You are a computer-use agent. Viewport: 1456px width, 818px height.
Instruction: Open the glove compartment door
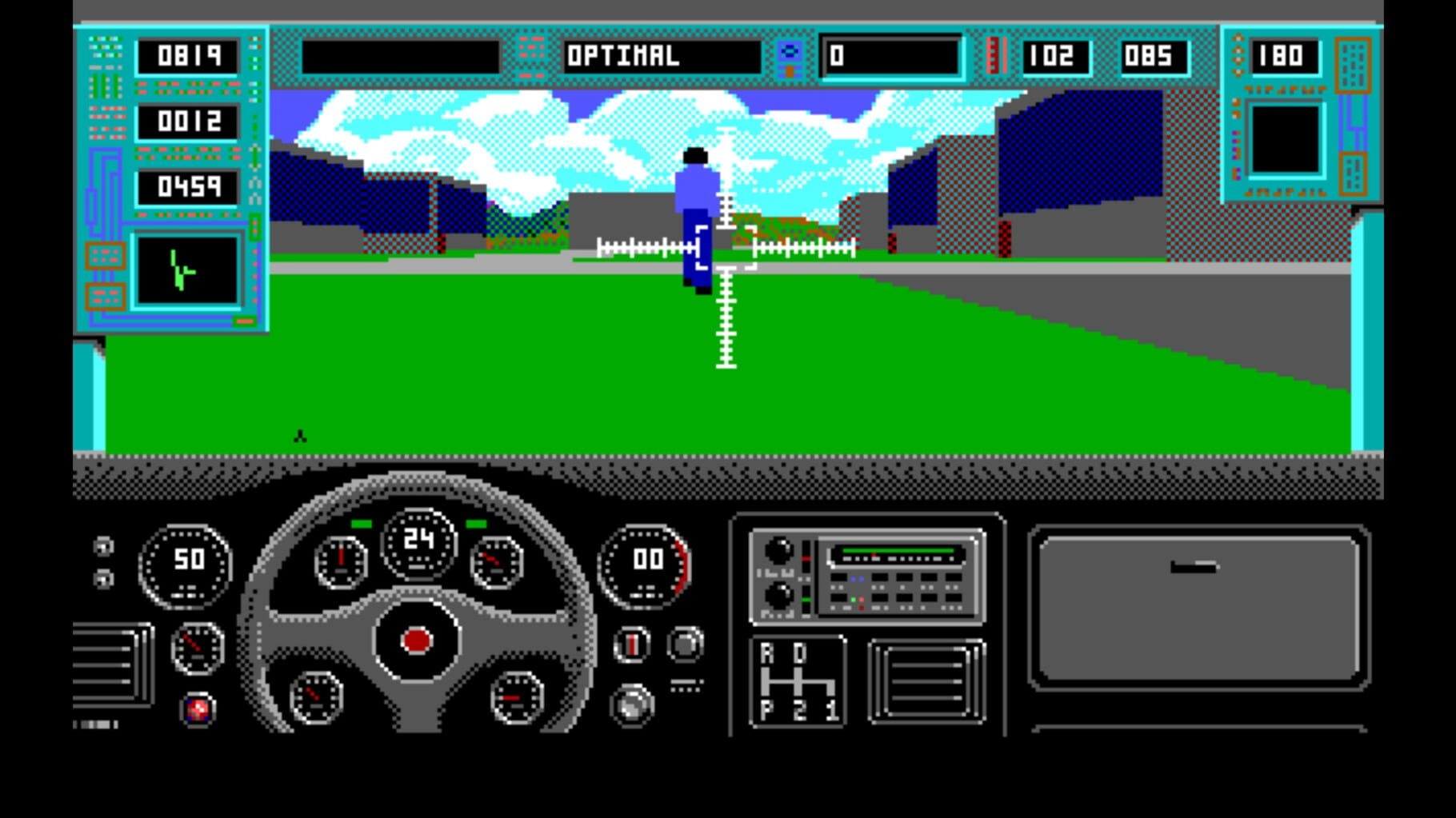click(x=1198, y=607)
